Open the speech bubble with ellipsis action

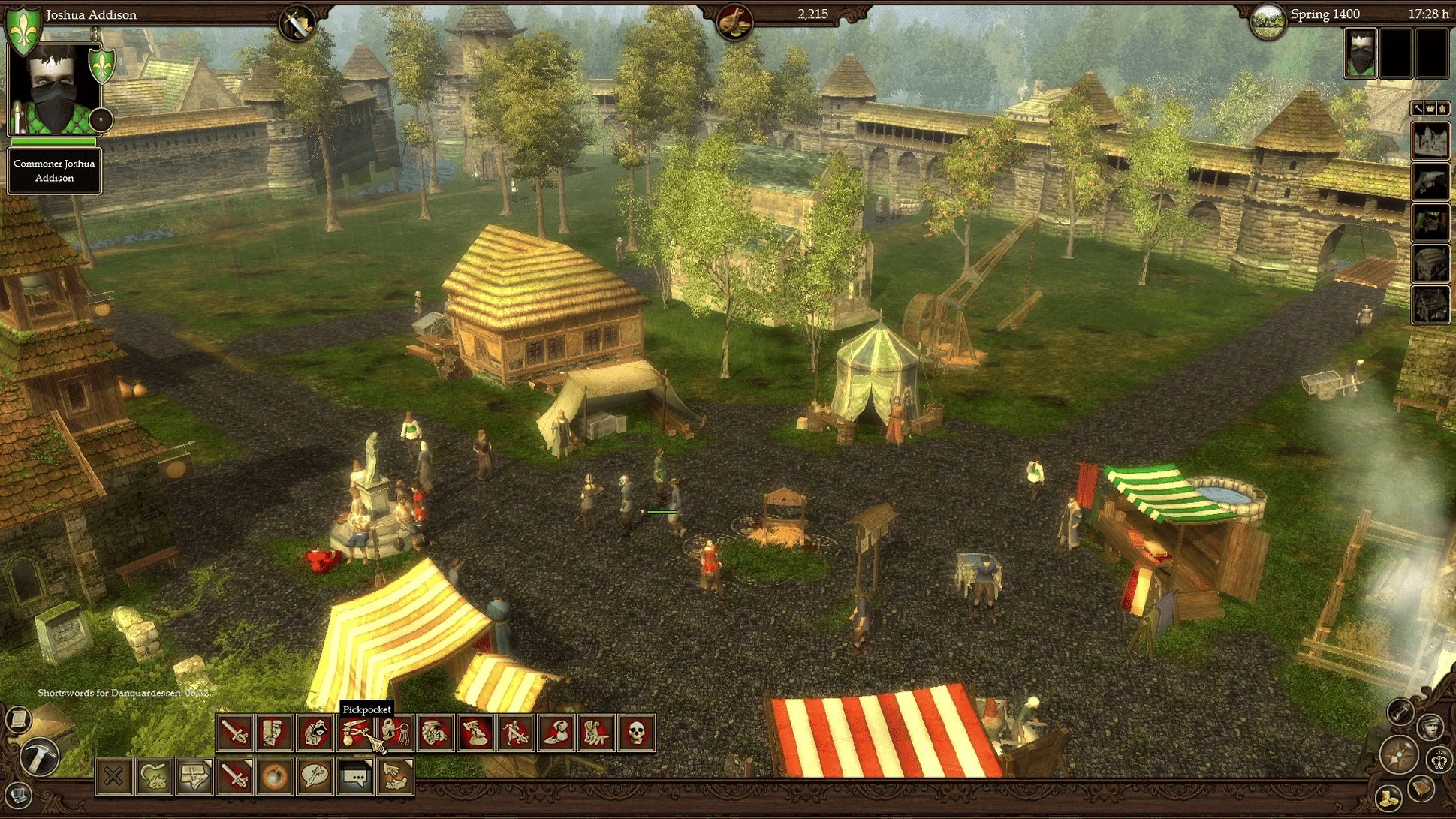355,776
